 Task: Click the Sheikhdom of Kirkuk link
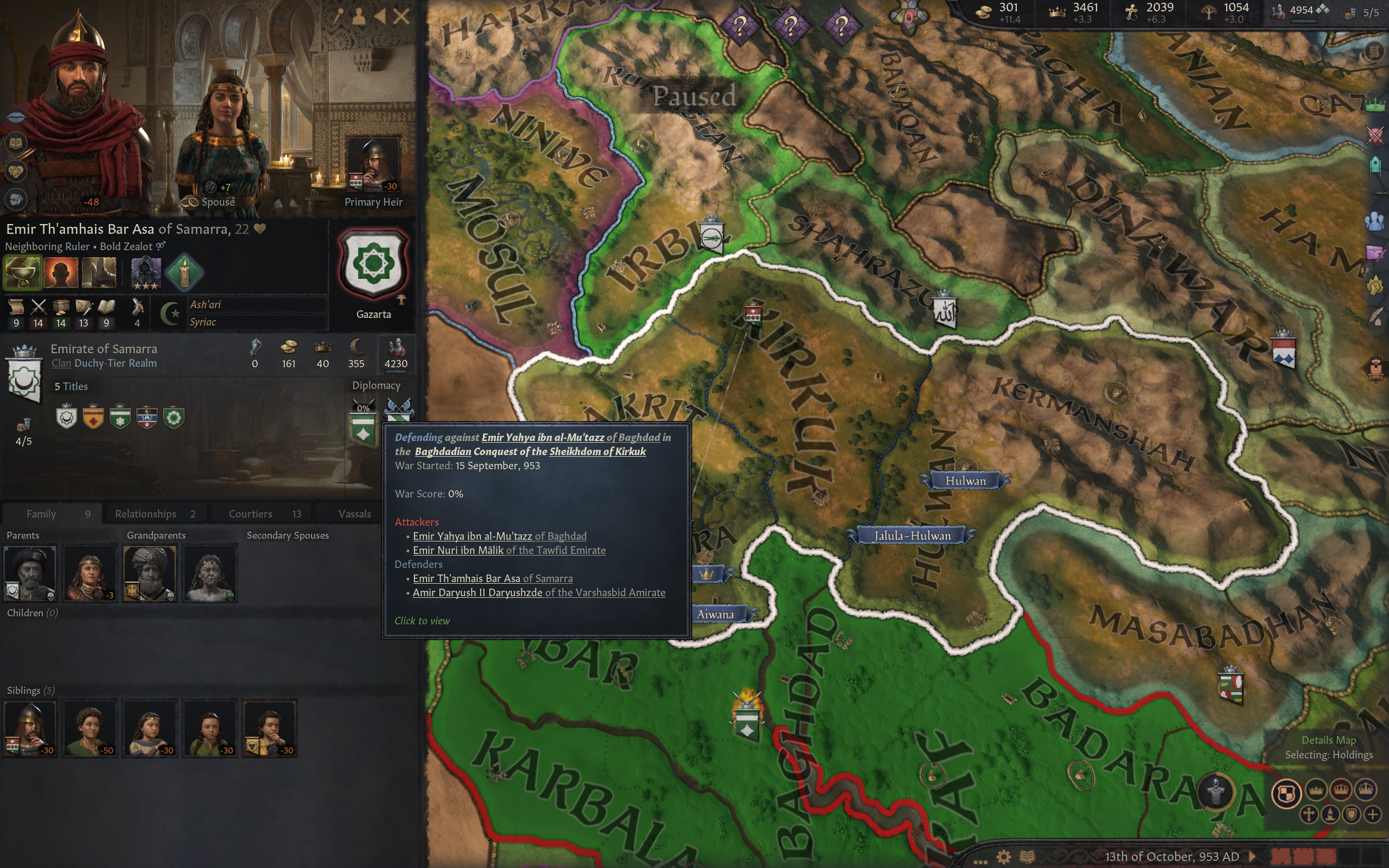pos(597,451)
